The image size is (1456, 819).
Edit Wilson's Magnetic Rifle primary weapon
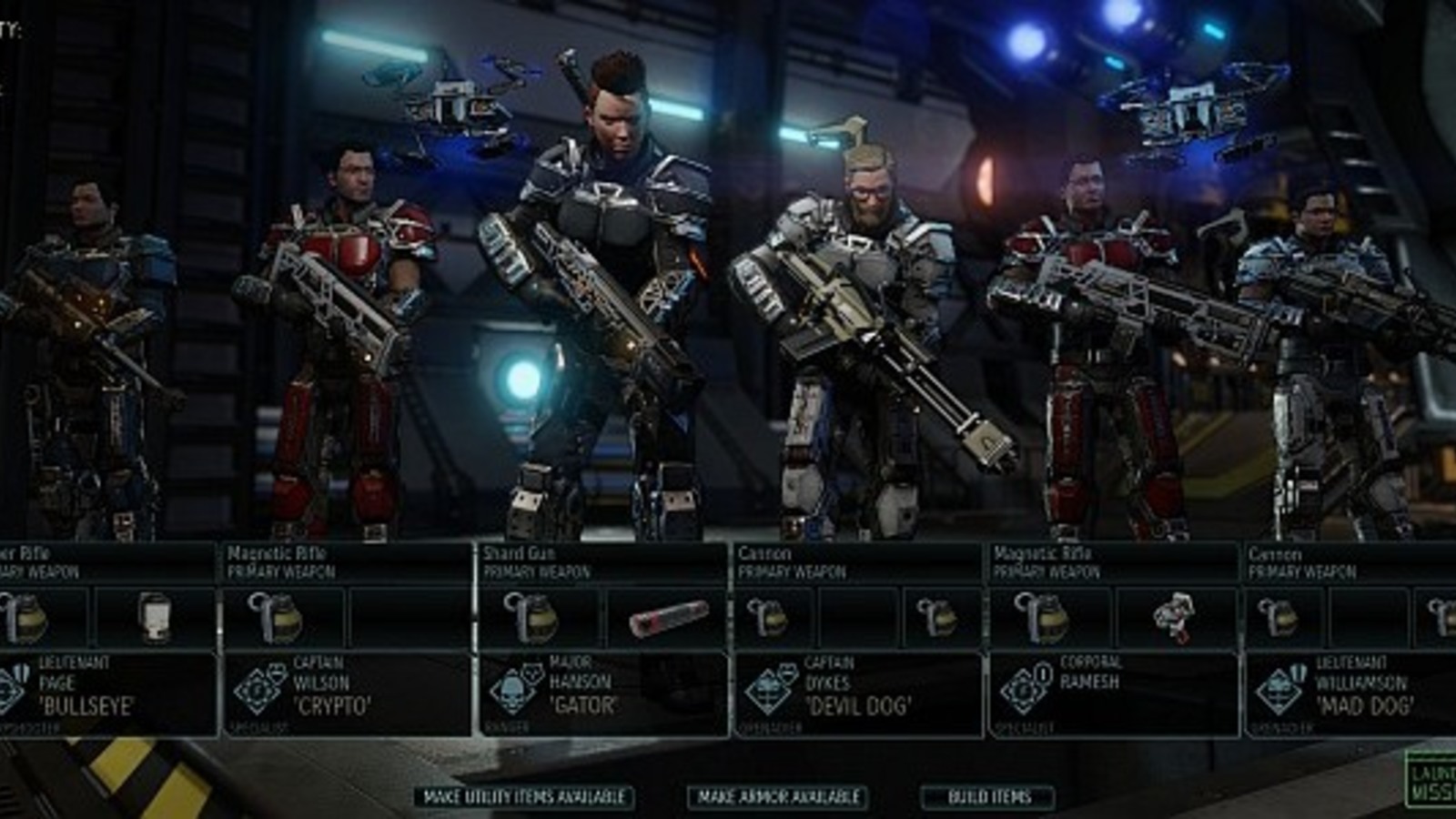click(348, 562)
